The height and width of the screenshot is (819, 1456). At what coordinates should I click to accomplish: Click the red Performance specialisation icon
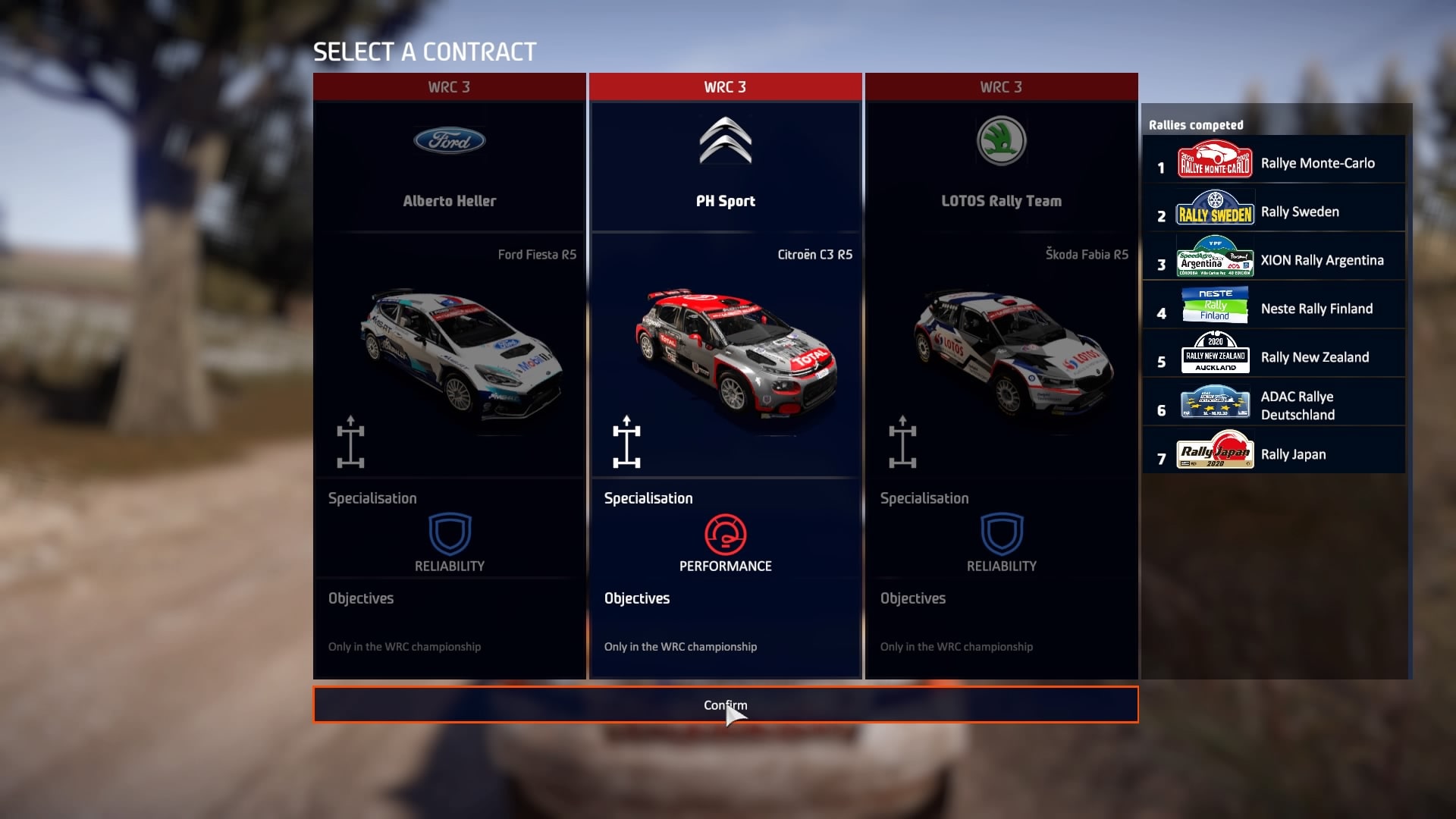click(725, 535)
